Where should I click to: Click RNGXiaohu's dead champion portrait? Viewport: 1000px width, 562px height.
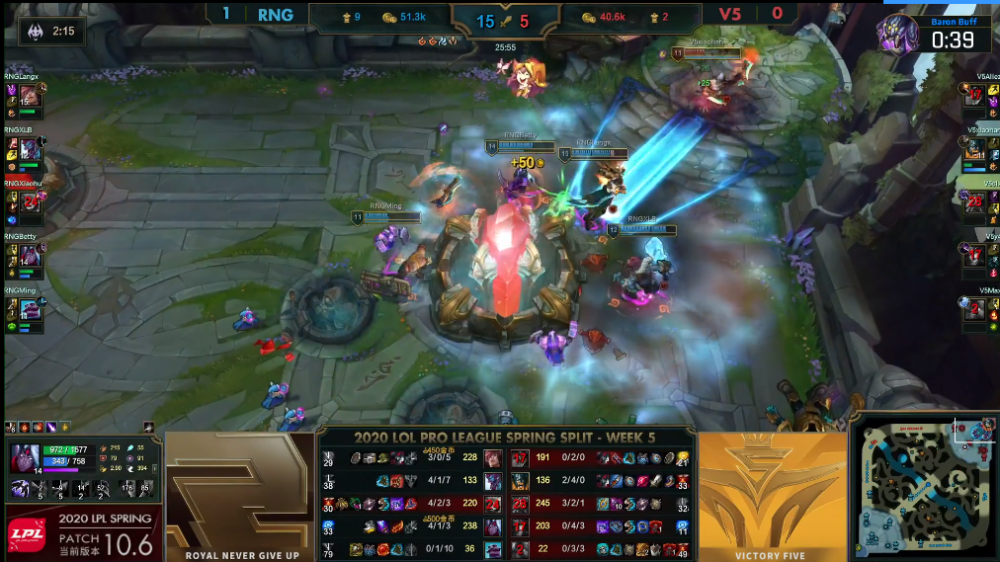click(x=30, y=202)
